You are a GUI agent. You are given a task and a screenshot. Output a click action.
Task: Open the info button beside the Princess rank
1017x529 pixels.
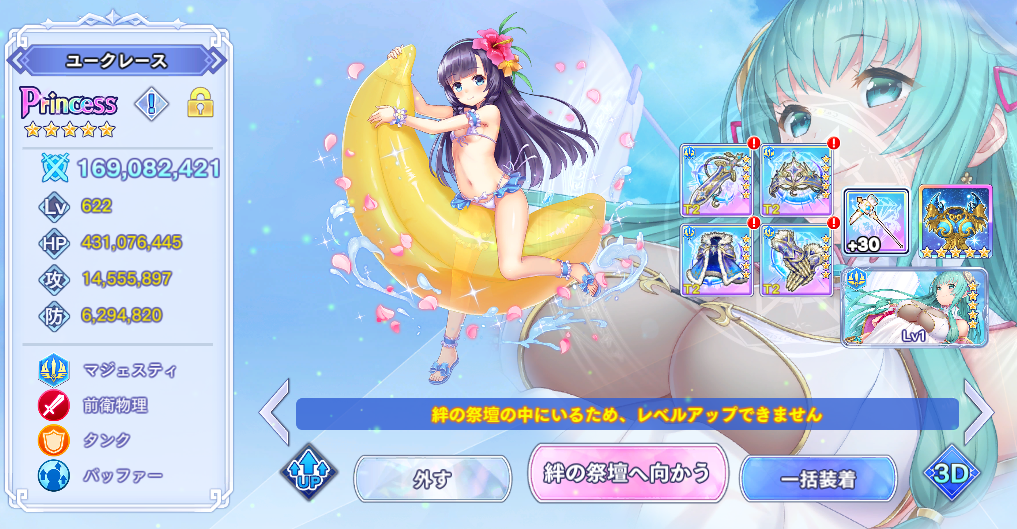(152, 102)
